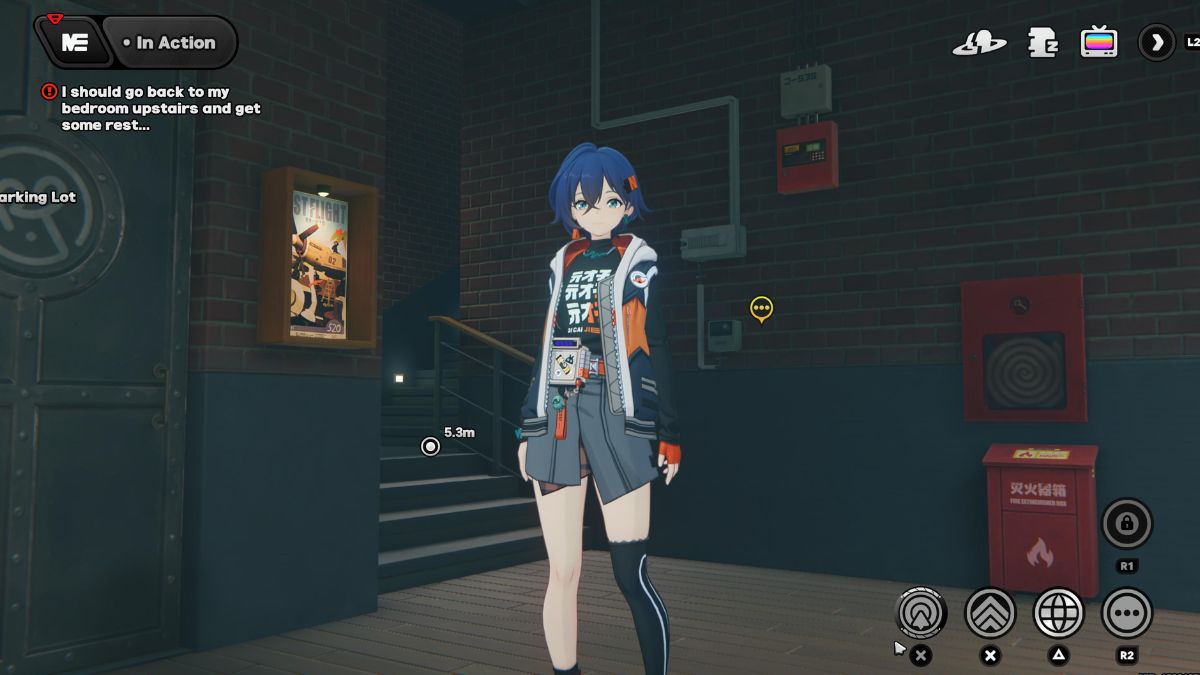1200x675 pixels.
Task: Activate the triple chevron sprint button
Action: (x=990, y=612)
